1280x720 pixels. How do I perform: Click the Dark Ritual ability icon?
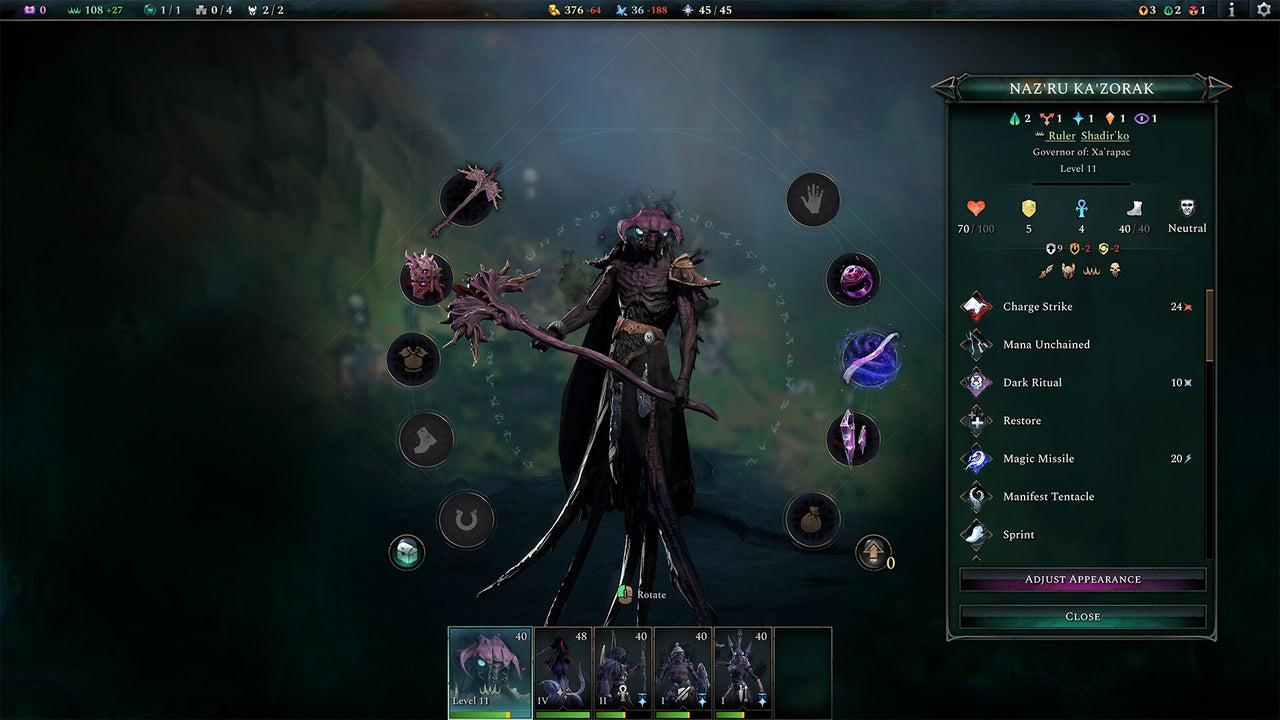pos(977,382)
